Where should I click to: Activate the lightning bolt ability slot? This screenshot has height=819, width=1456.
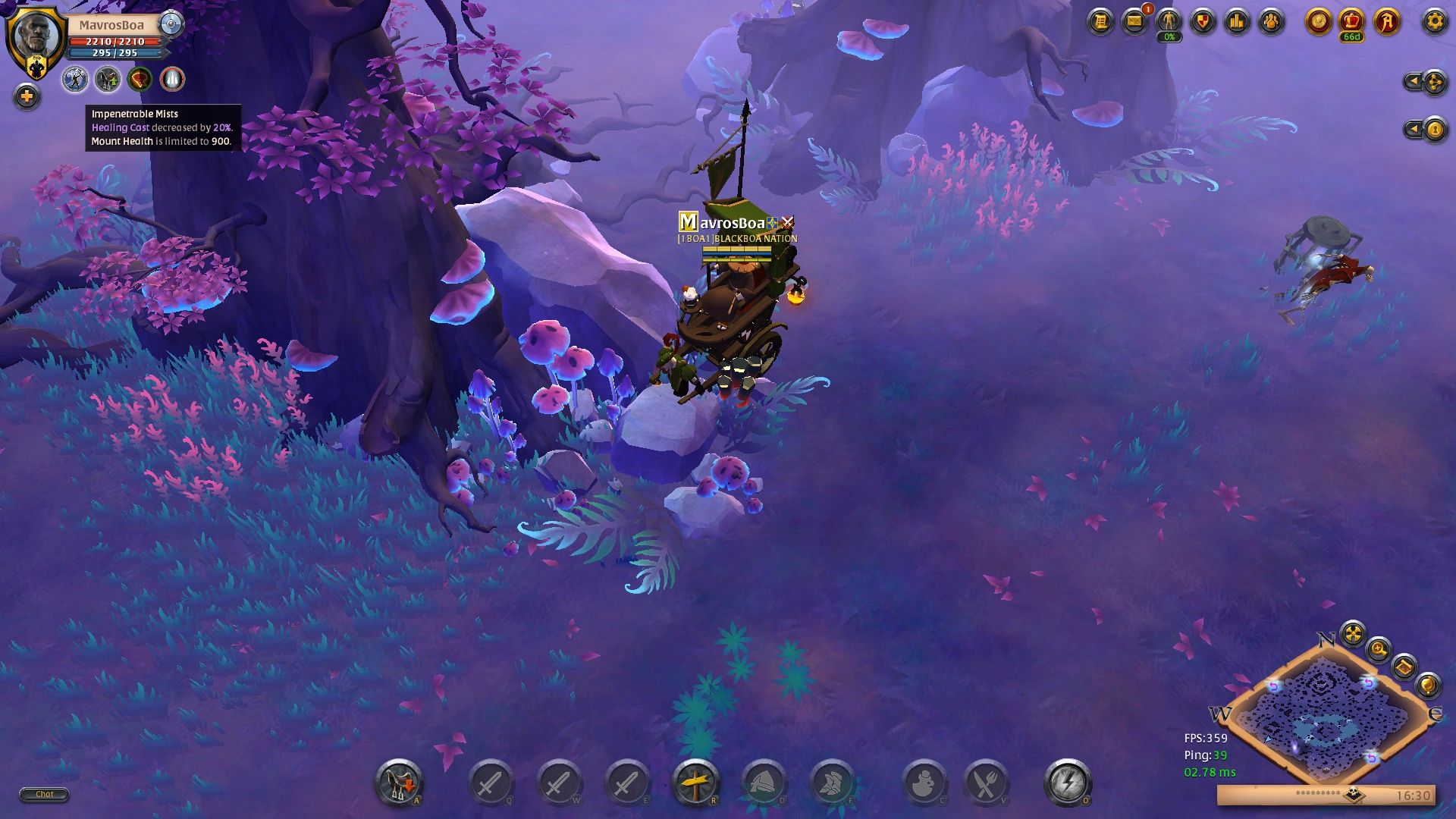pyautogui.click(x=1067, y=783)
